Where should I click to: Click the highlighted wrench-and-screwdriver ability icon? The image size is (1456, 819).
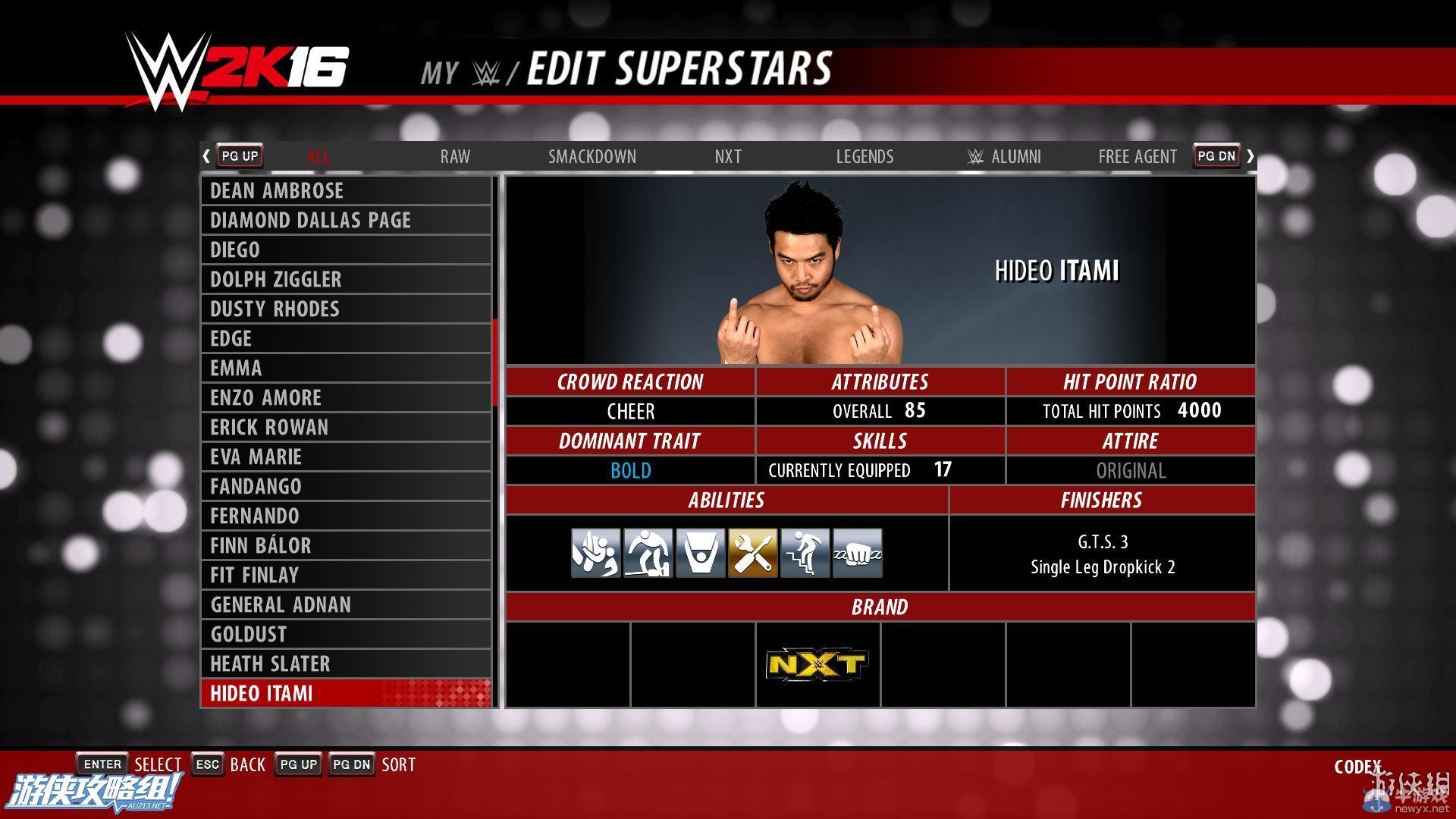(x=752, y=552)
